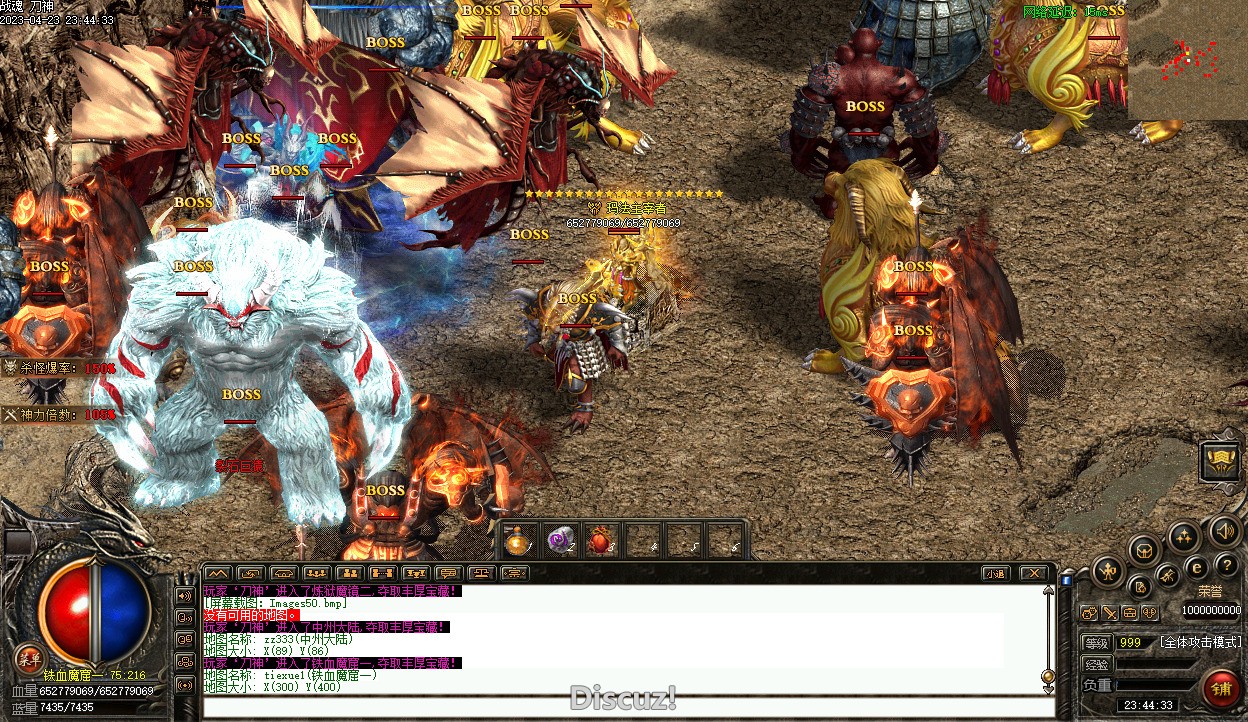1248x722 pixels.
Task: Close the chat panel with the X button
Action: pos(1034,573)
